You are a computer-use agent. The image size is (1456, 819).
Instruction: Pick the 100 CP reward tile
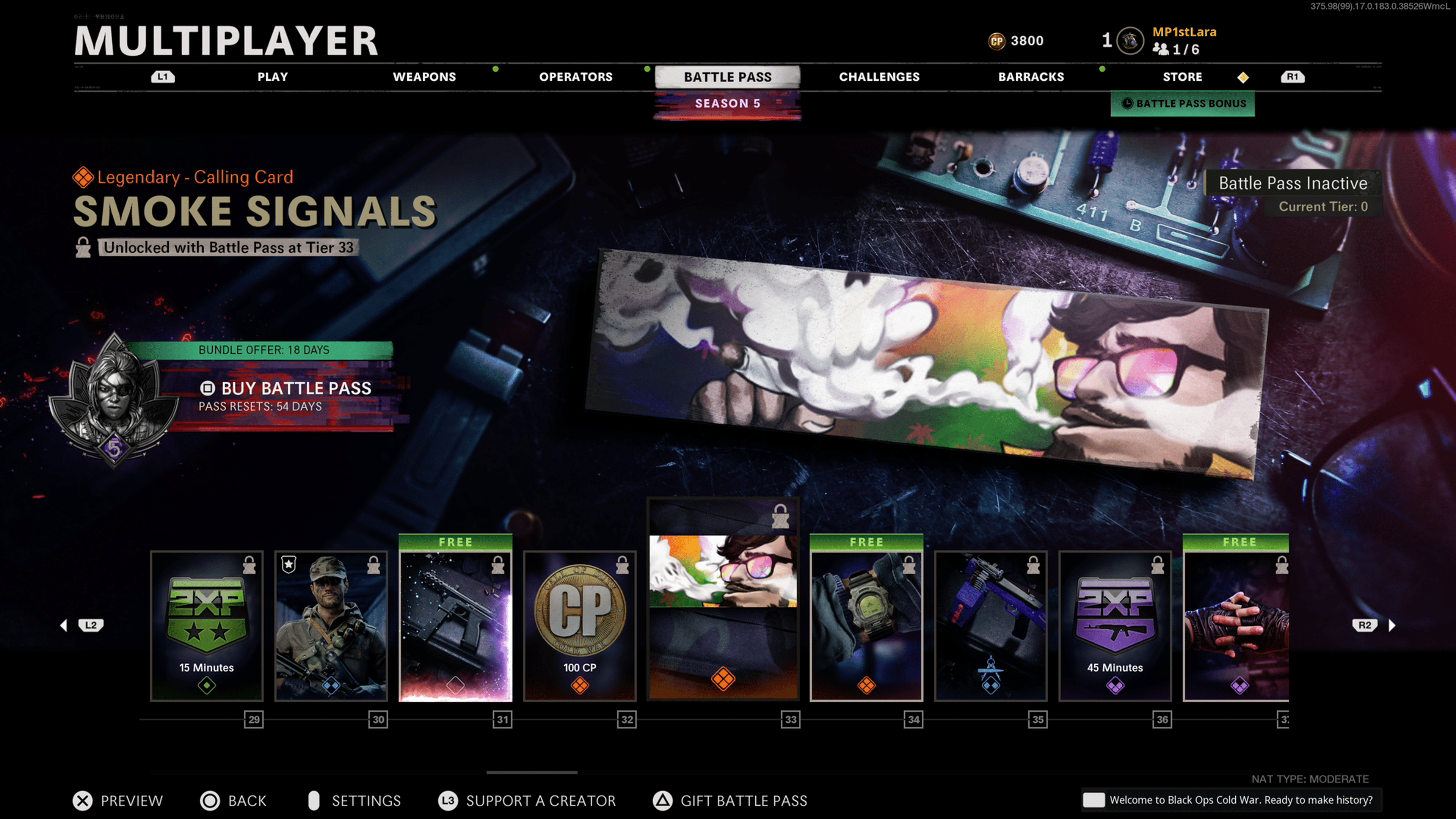click(x=580, y=626)
